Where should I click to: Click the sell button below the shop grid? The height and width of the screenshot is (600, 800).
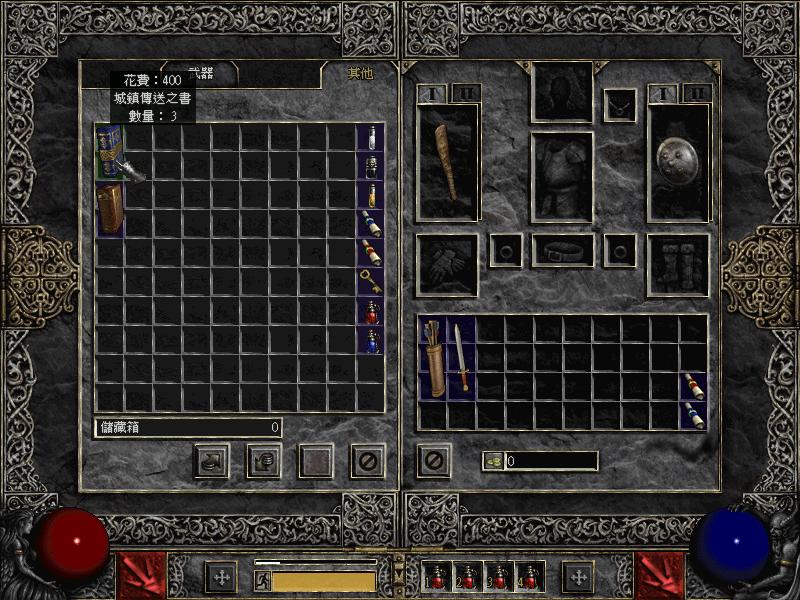pos(264,461)
